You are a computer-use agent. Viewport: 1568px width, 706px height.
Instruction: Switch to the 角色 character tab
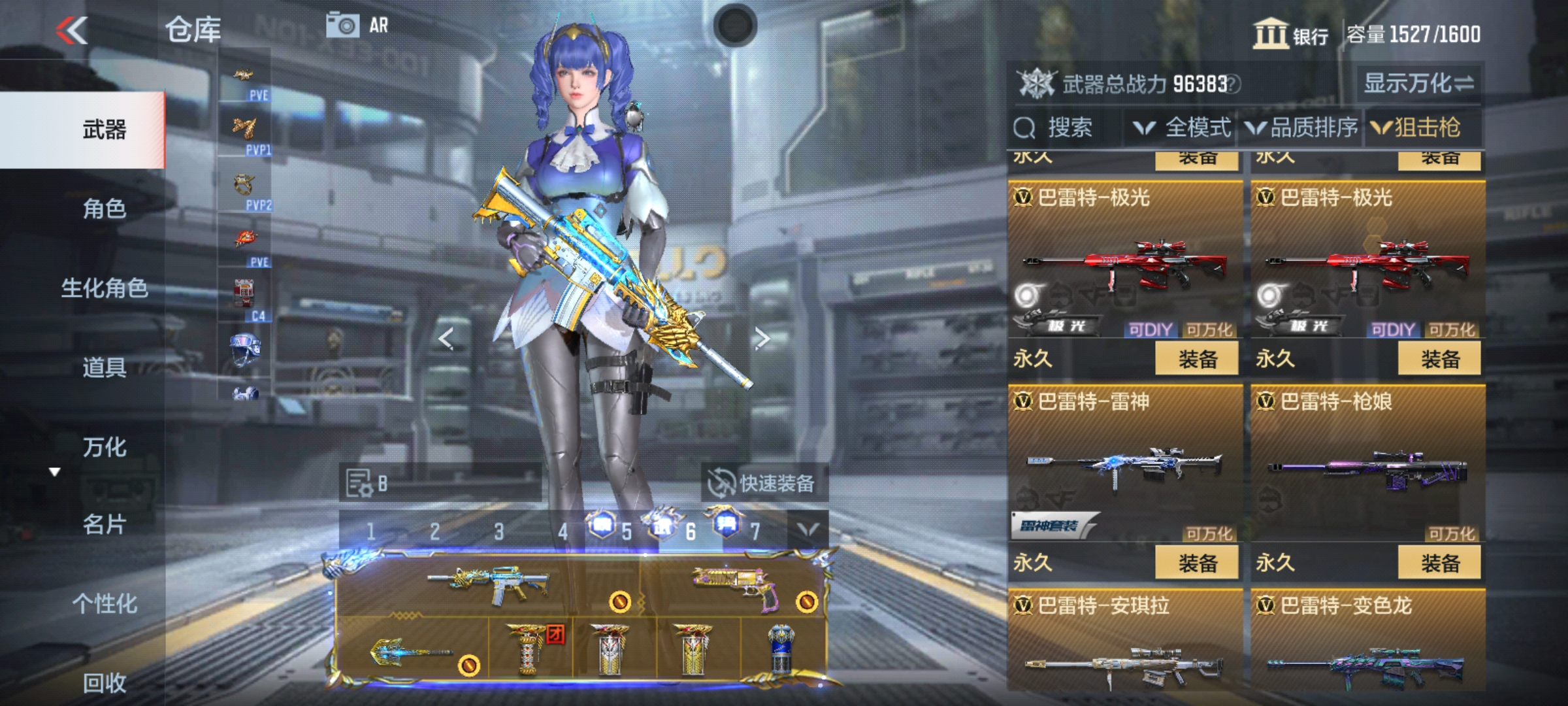tap(105, 209)
